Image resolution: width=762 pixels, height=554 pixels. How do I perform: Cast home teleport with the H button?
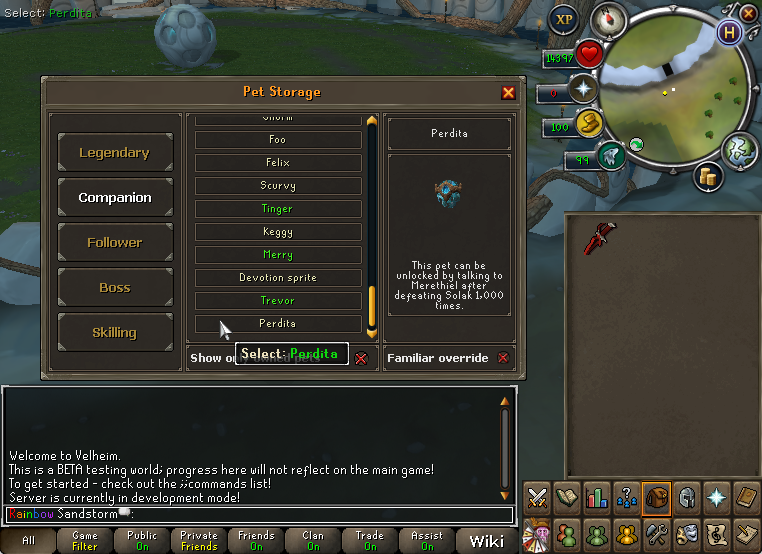pos(731,31)
